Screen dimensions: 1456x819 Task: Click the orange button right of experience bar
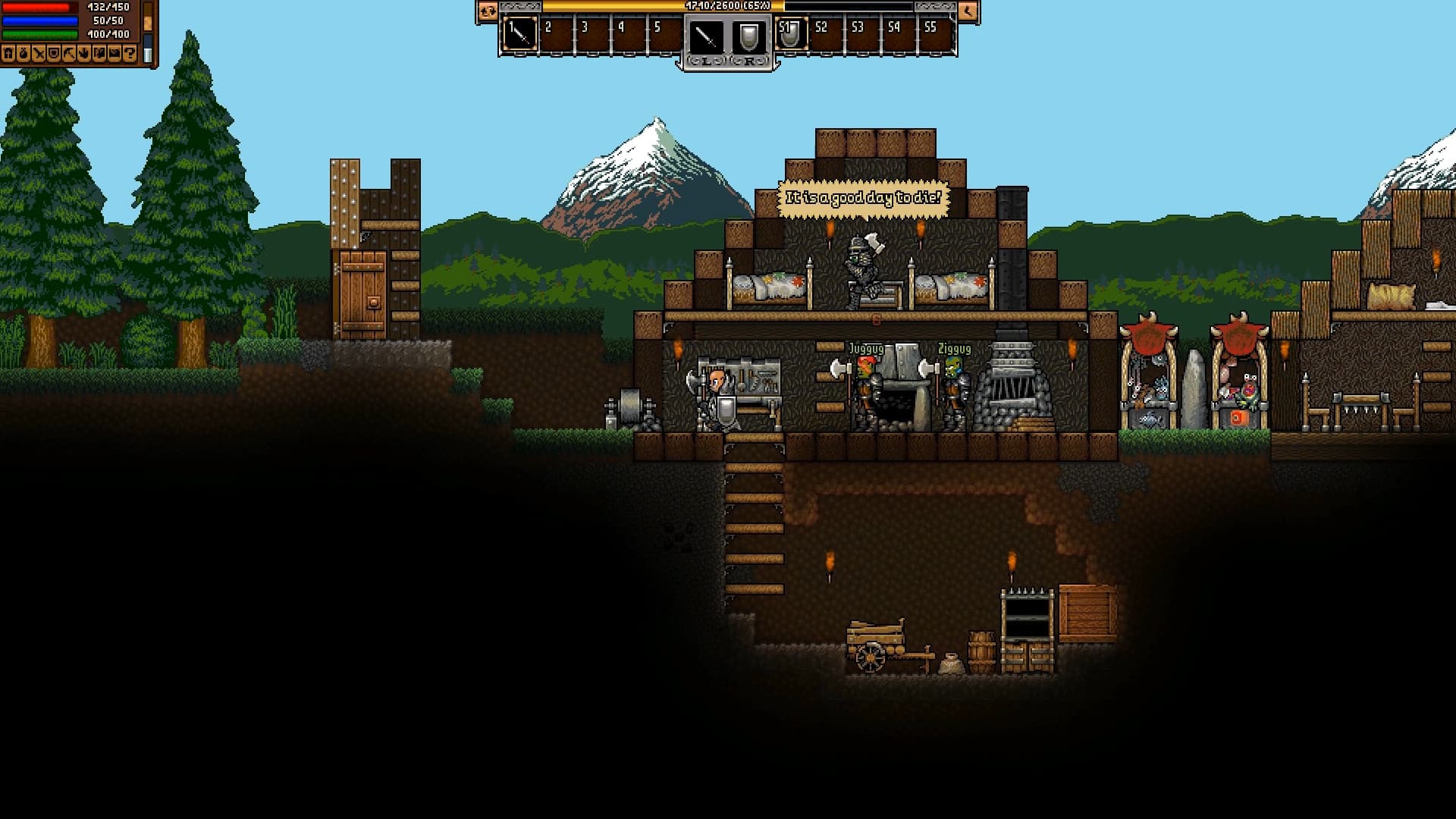968,11
